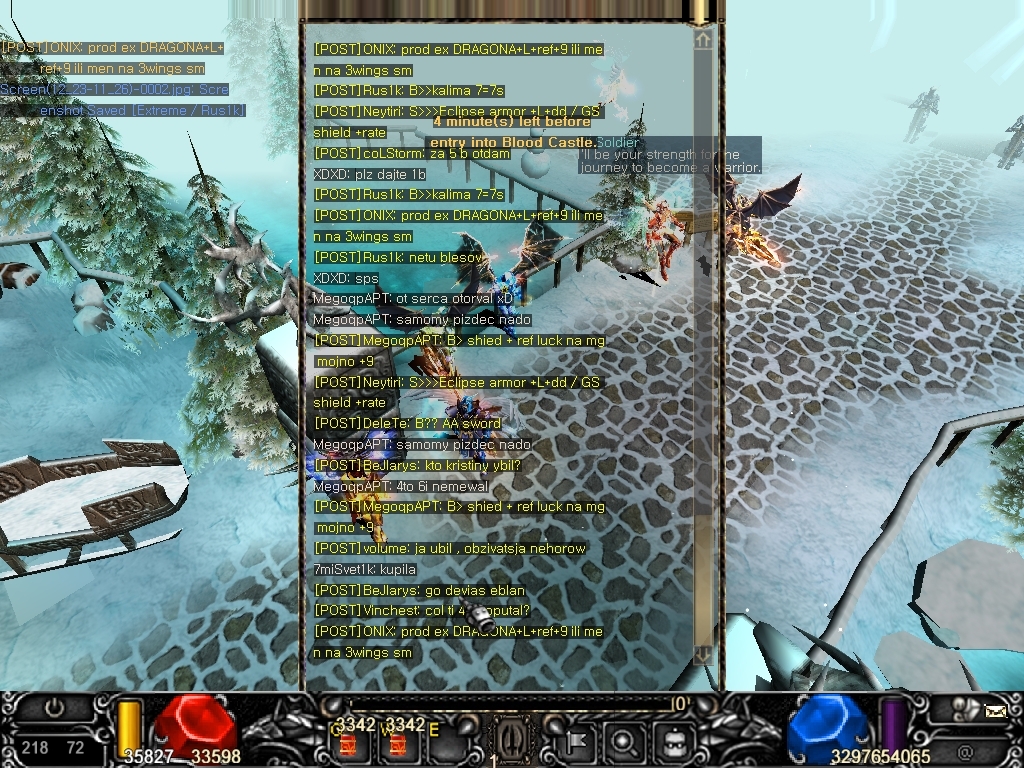
Task: Click coLStorm's post in chat log
Action: (x=412, y=153)
